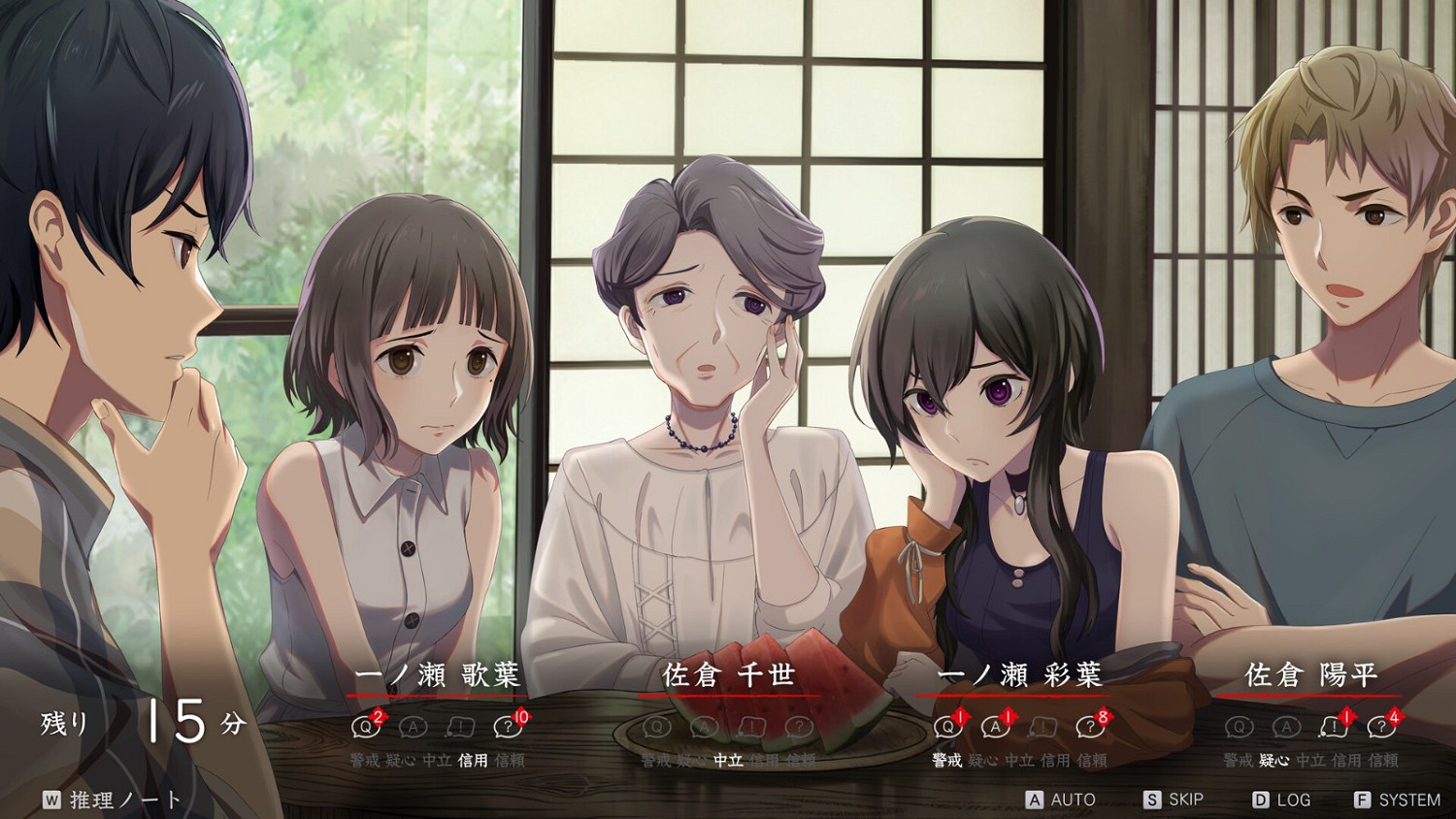Viewport: 1456px width, 819px height.
Task: Click the dimmed ! remark bubble under 歌葉
Action: [x=459, y=727]
